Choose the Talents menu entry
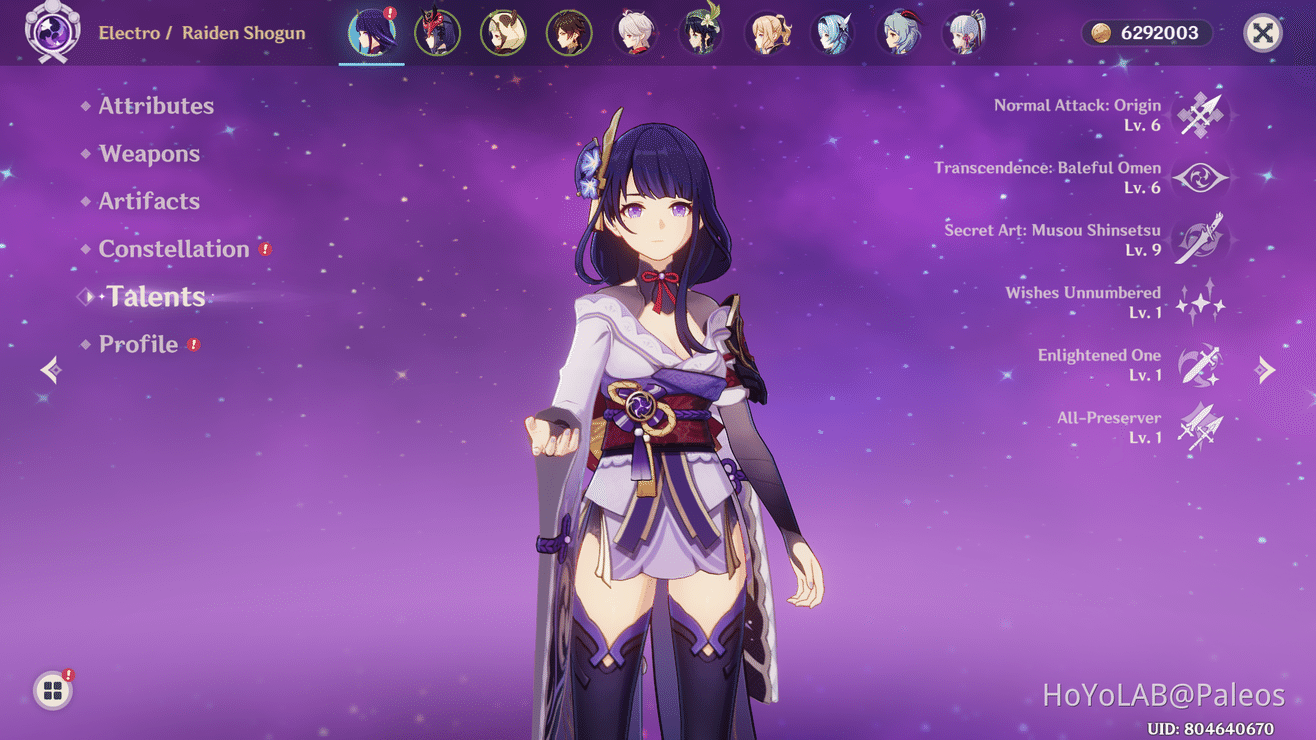This screenshot has height=740, width=1316. [x=156, y=297]
